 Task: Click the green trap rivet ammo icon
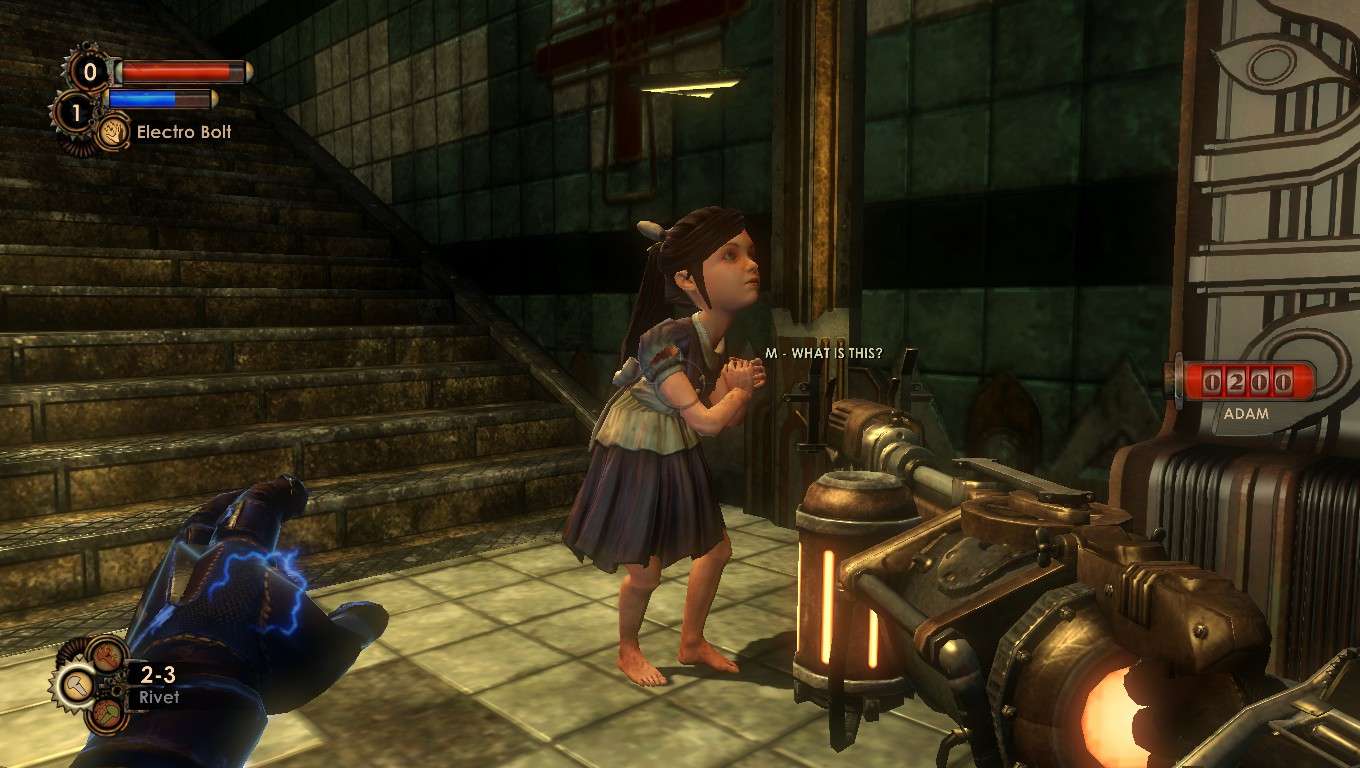point(106,714)
